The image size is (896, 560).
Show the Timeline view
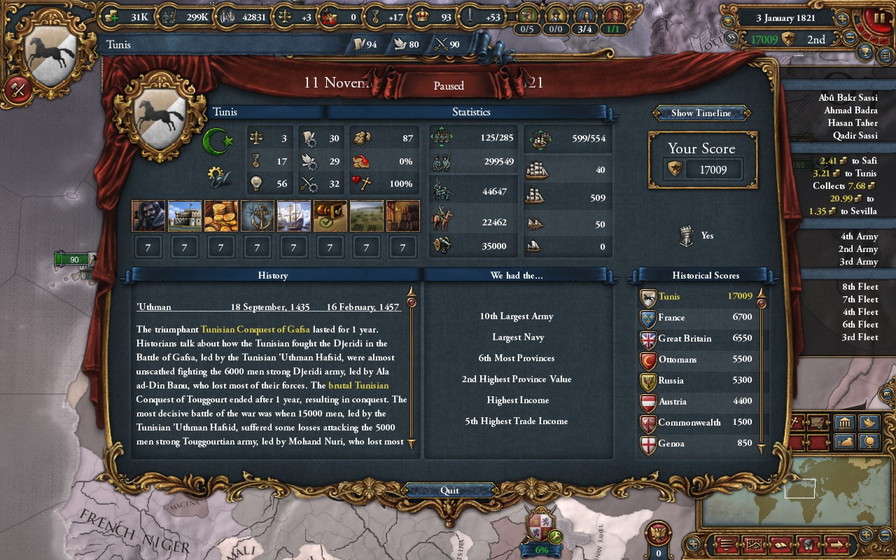701,113
